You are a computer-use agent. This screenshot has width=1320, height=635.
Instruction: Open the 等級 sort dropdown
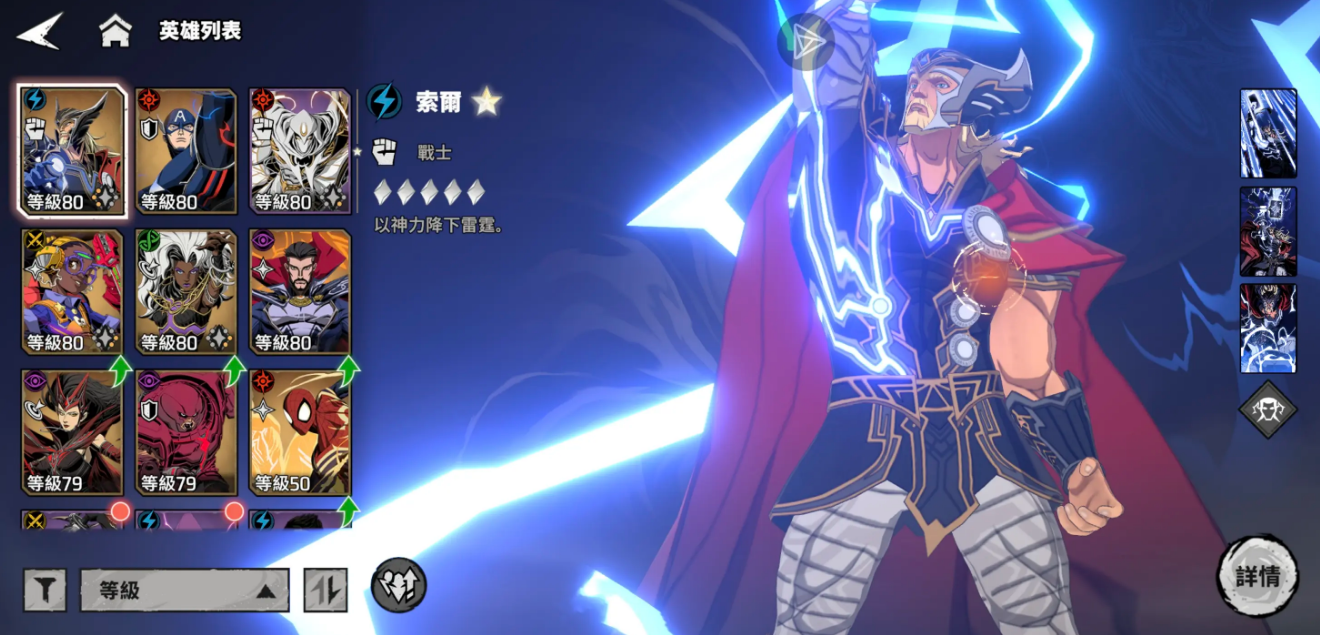click(x=185, y=590)
